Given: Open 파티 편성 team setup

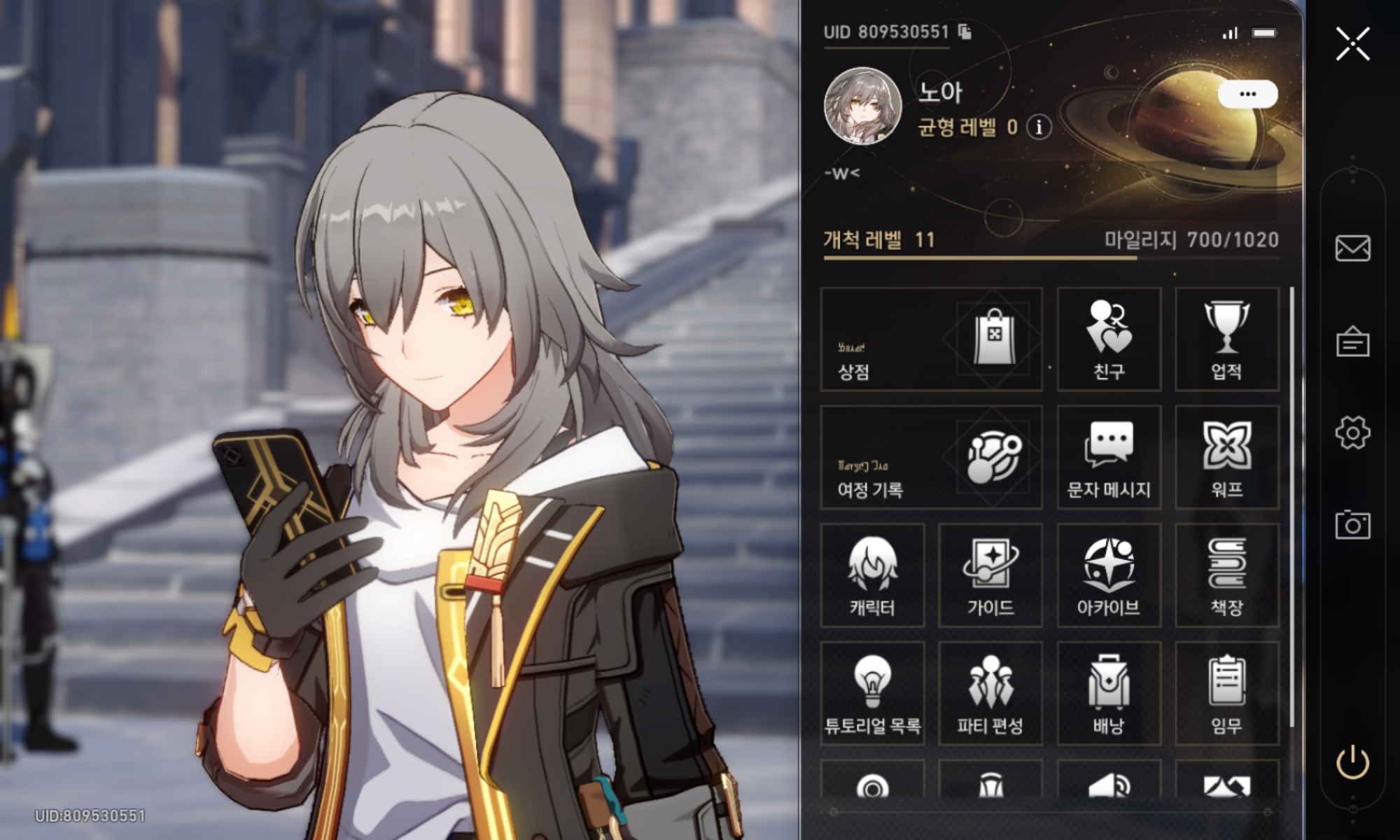Looking at the screenshot, I should pyautogui.click(x=990, y=694).
